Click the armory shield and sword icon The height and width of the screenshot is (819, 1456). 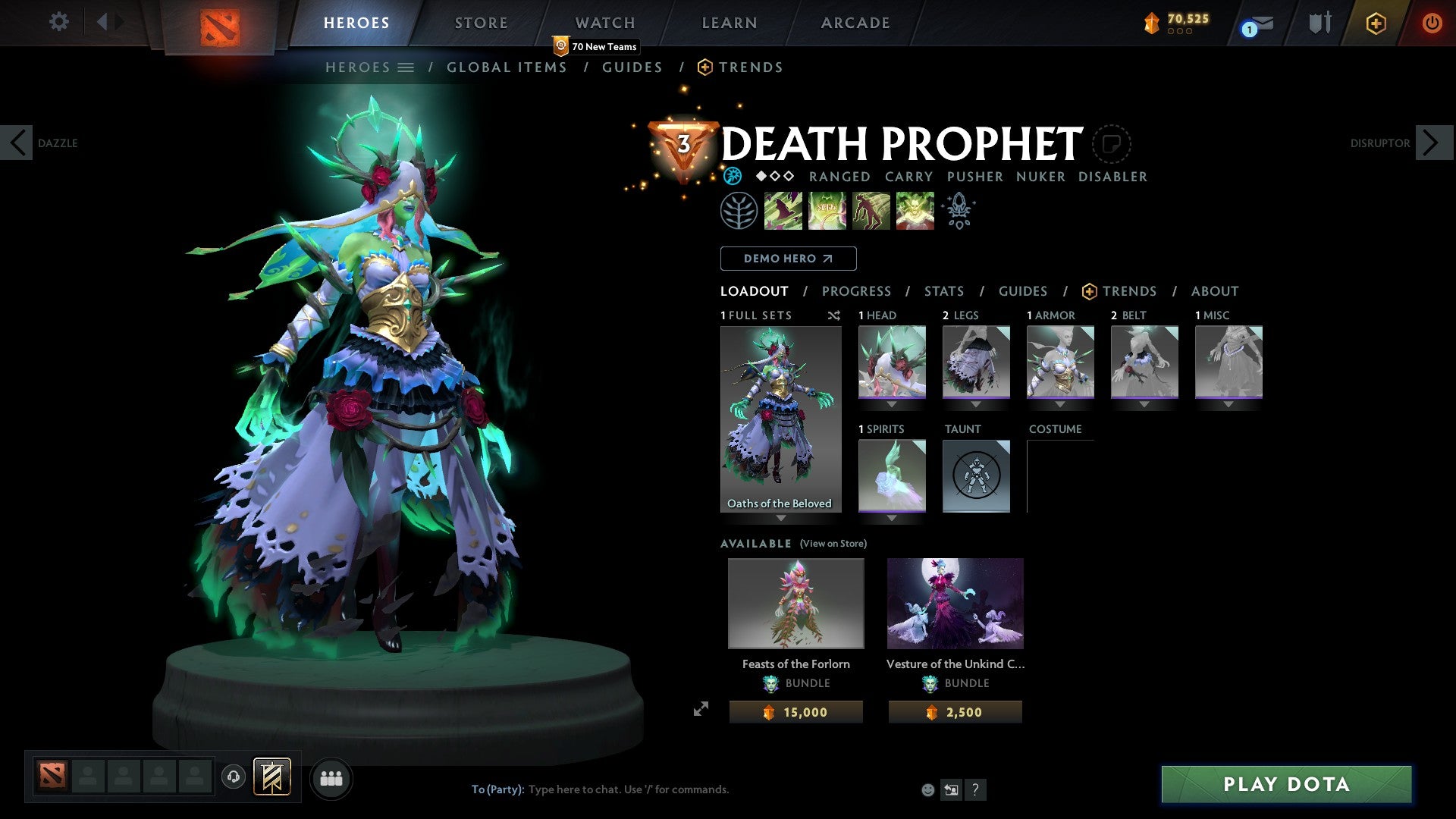coord(1319,23)
